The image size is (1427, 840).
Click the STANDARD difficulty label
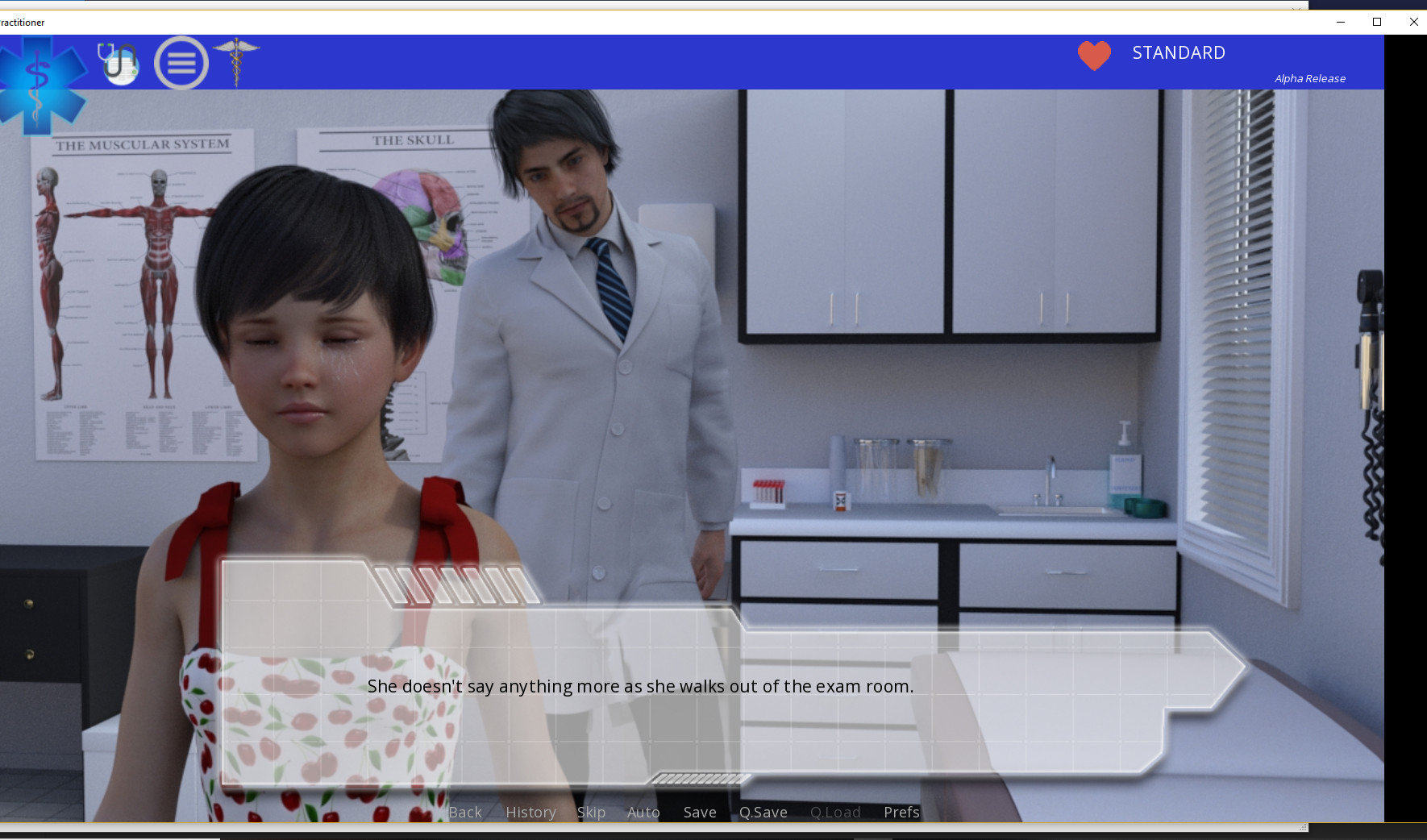[x=1178, y=52]
